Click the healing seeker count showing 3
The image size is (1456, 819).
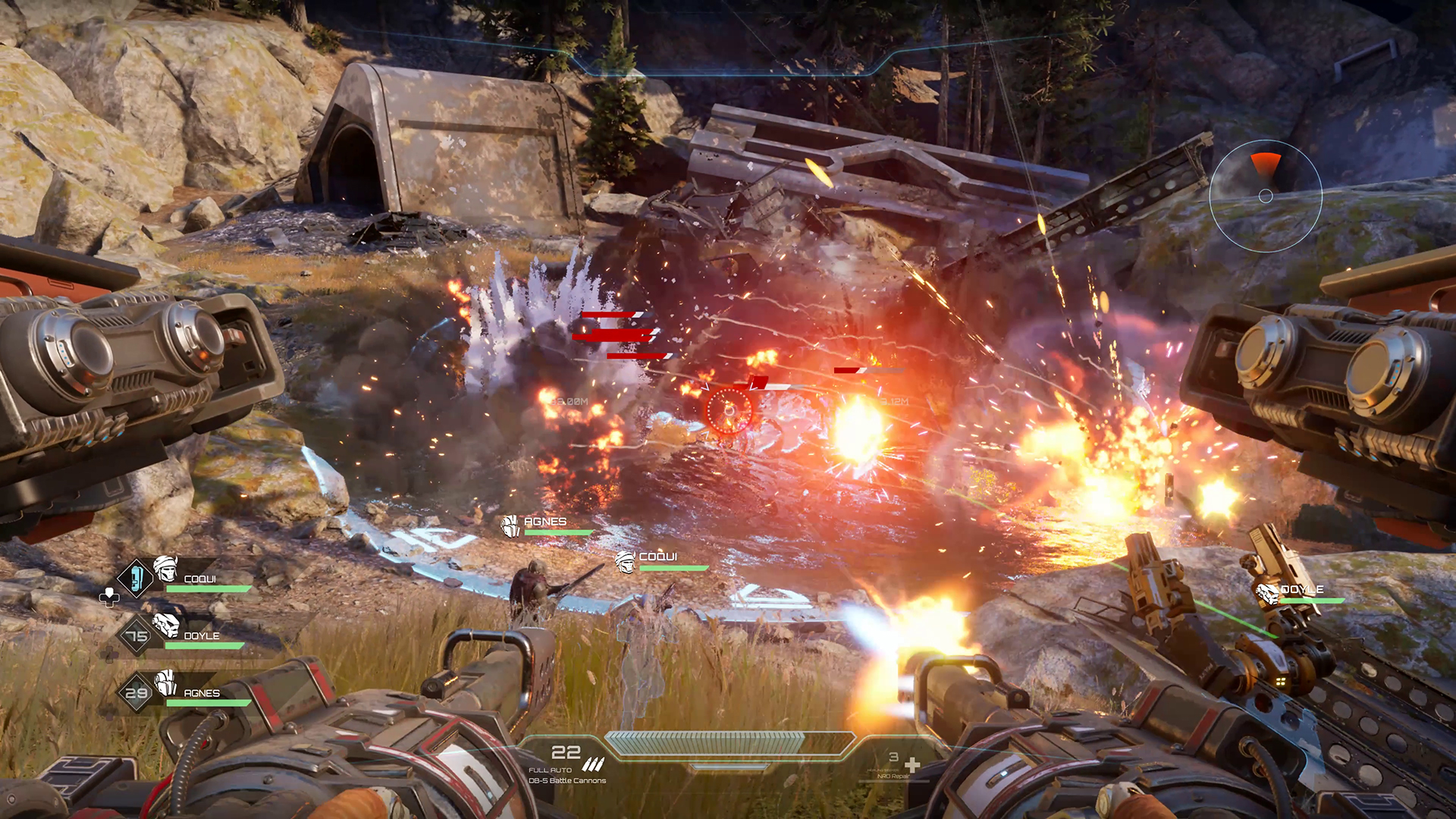892,758
